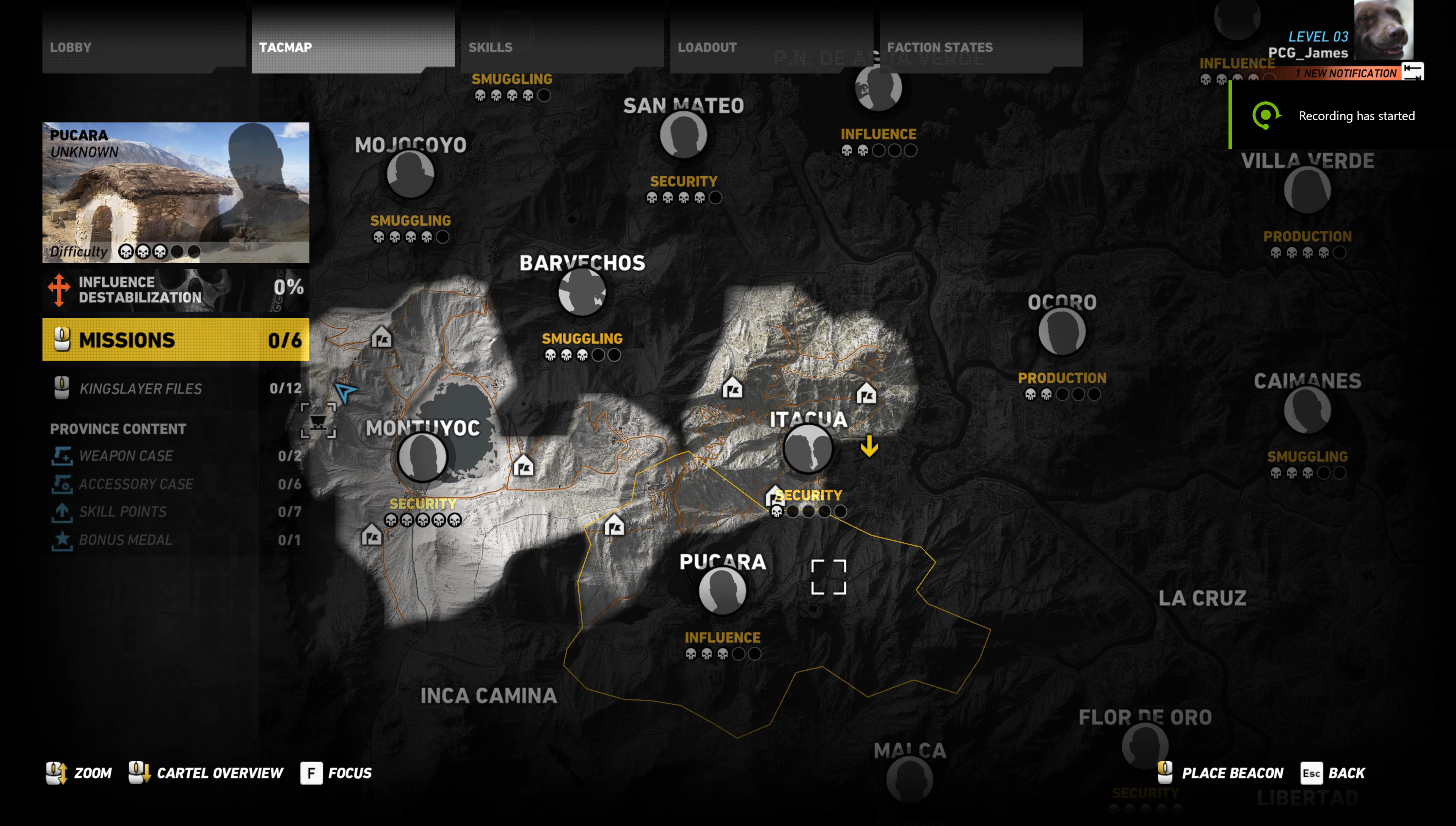
Task: Show the Faction States tab
Action: (x=980, y=47)
